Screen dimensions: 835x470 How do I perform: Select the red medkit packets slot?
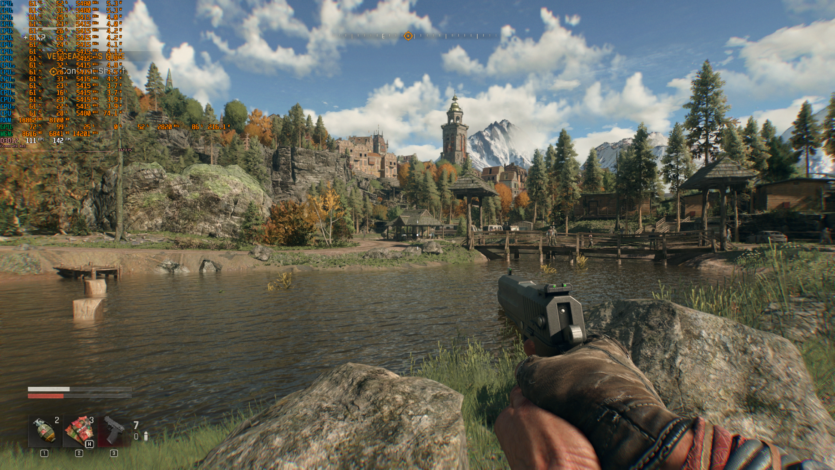tap(79, 431)
